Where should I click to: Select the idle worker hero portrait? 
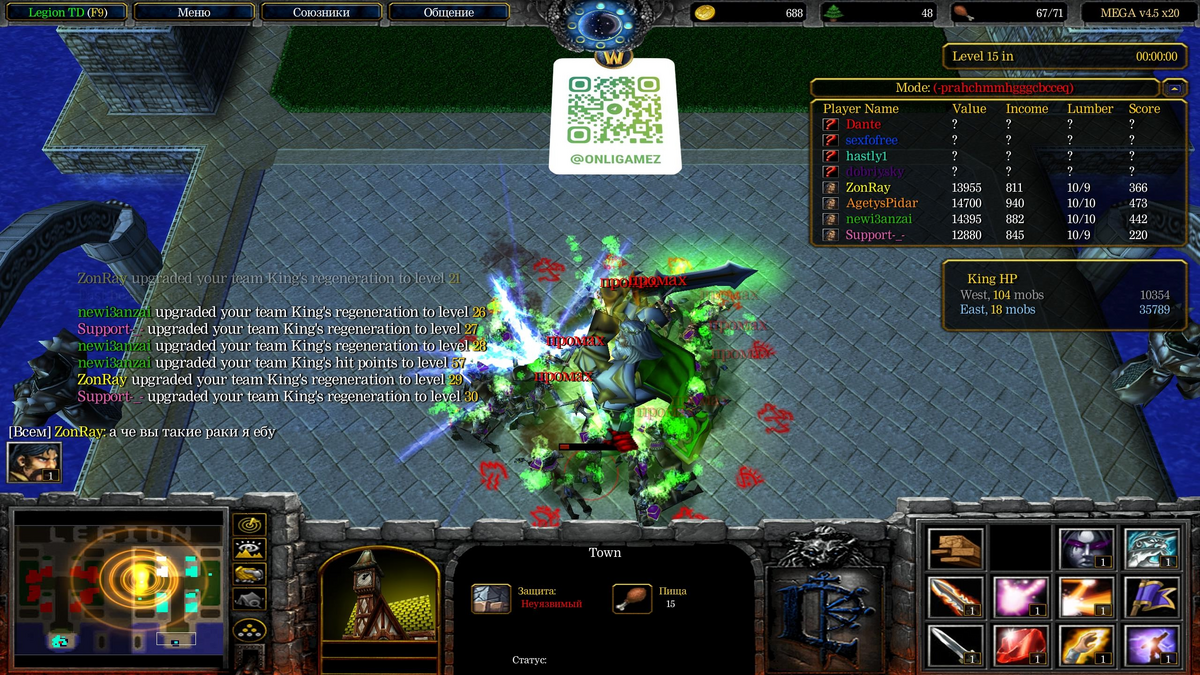coord(34,462)
